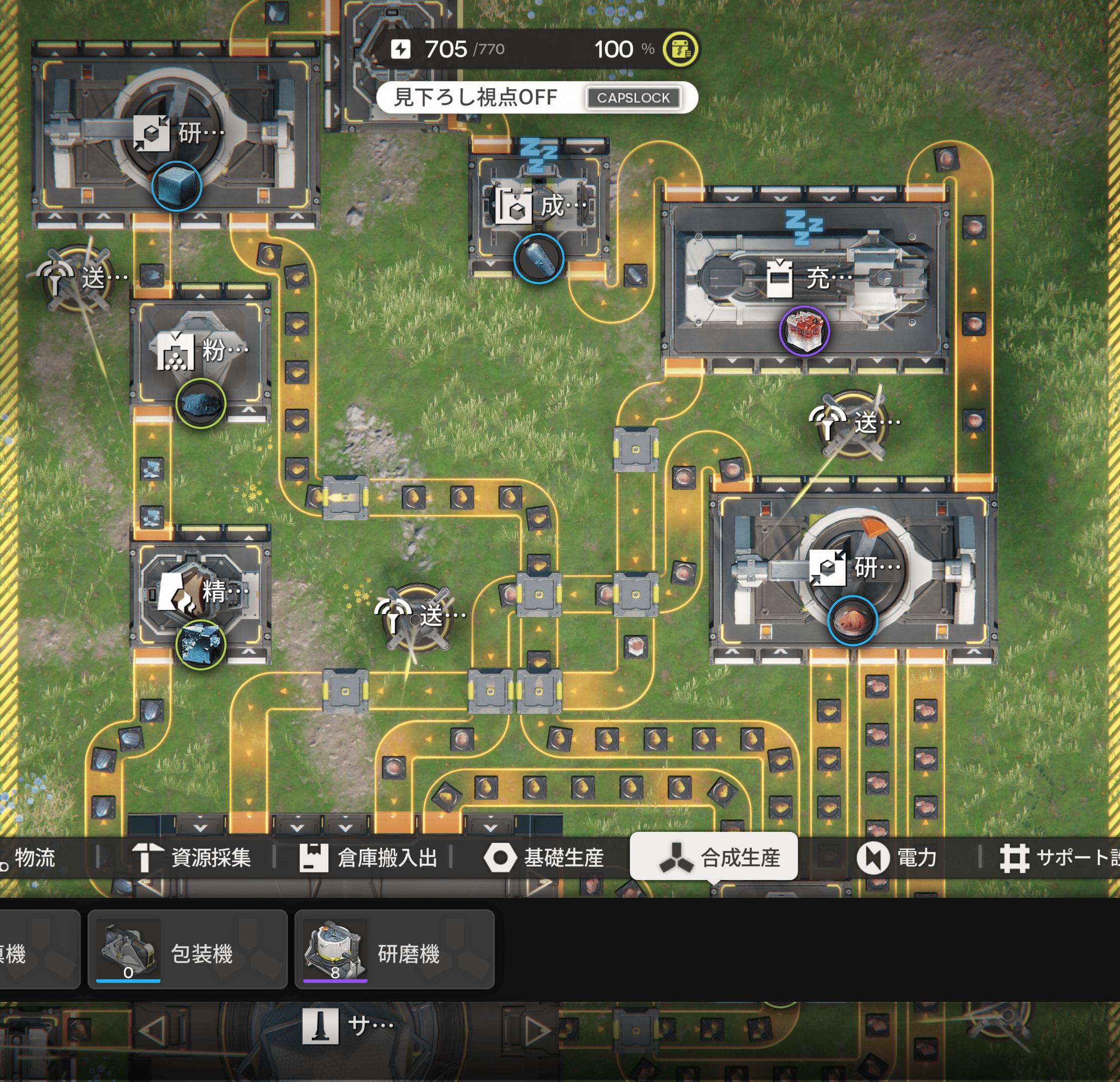Click the yellow round icon beside 100%
The height and width of the screenshot is (1082, 1120).
pyautogui.click(x=679, y=50)
